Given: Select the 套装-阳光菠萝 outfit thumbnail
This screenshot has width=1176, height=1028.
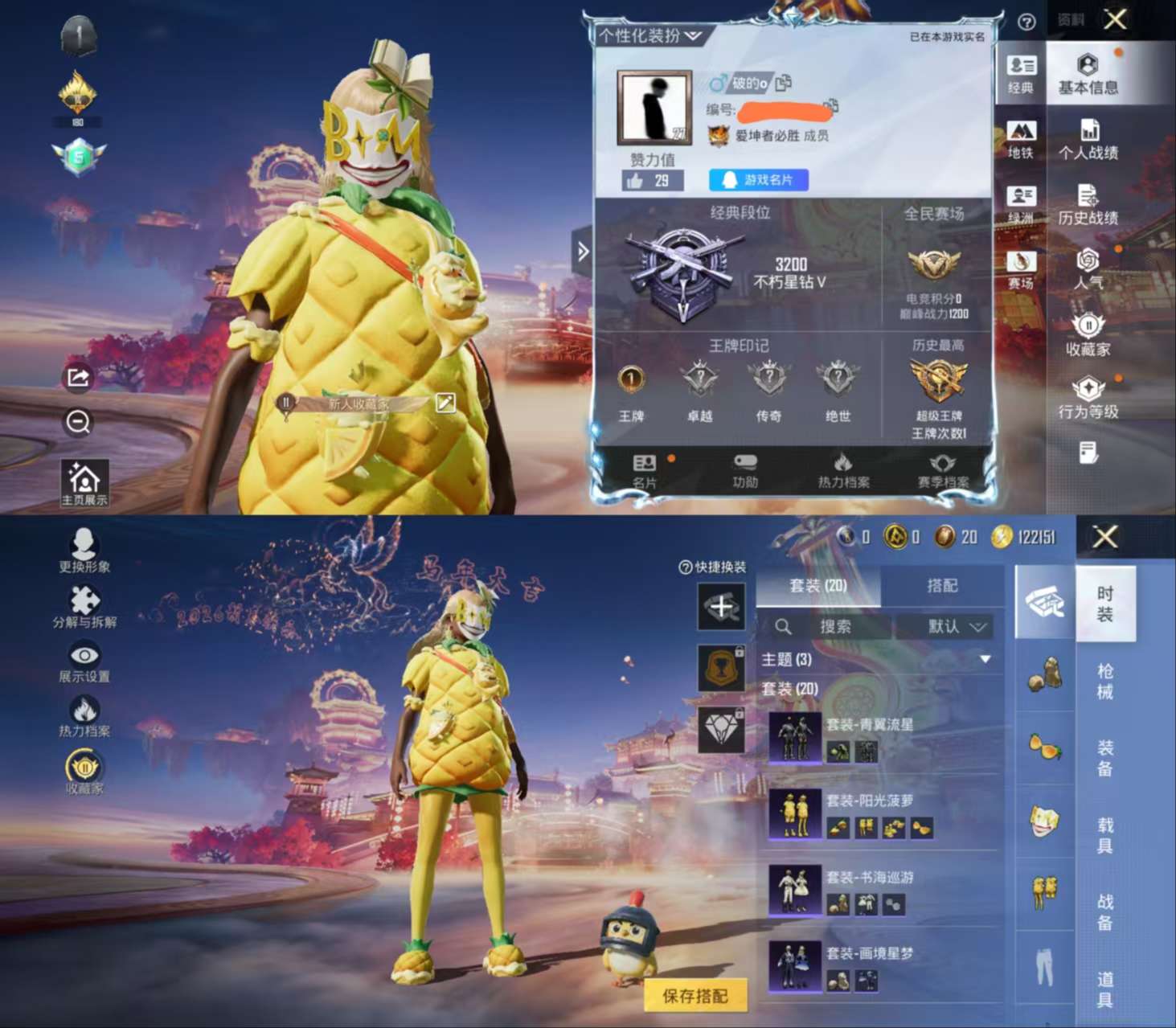Looking at the screenshot, I should [x=794, y=815].
